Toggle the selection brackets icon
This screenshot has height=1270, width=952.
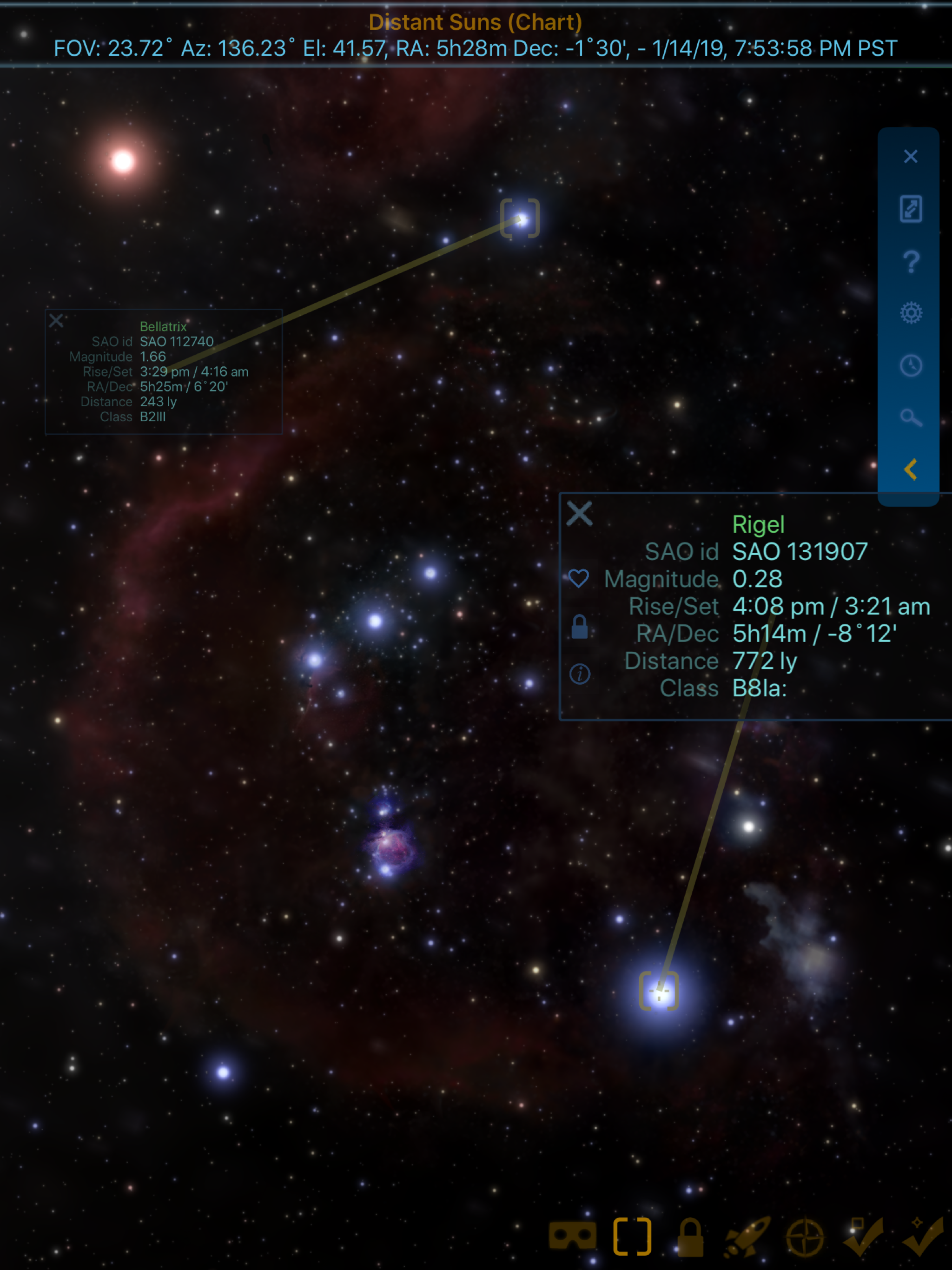point(632,1236)
